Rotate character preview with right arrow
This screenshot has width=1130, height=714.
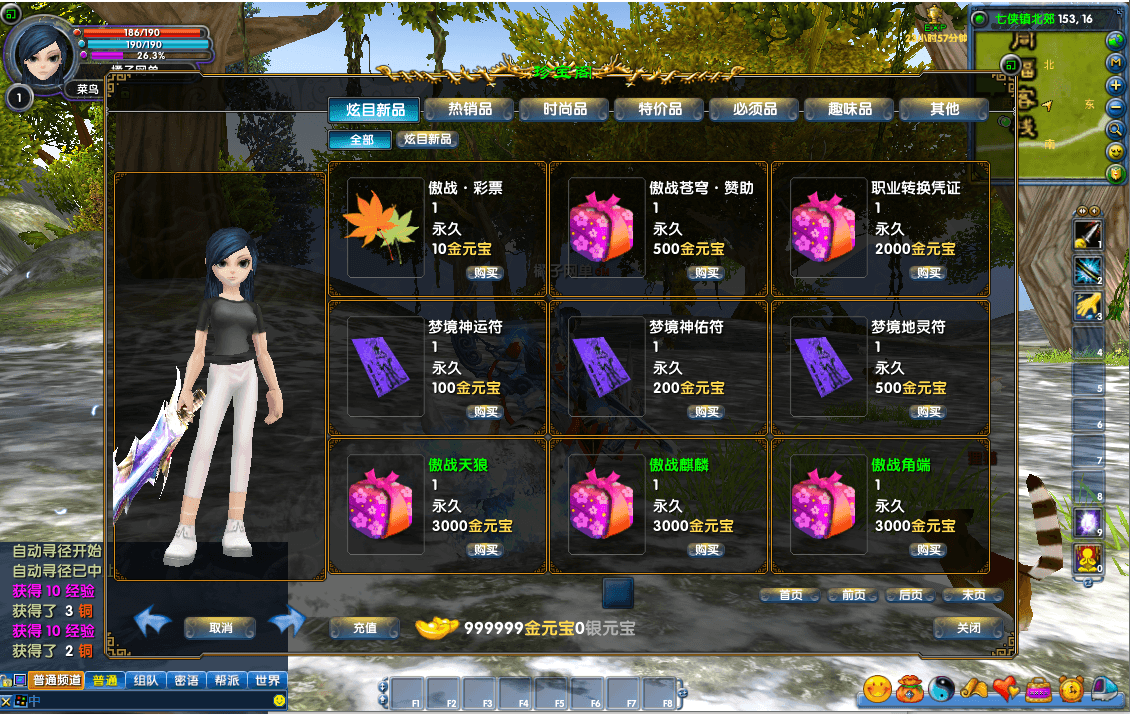[x=286, y=622]
